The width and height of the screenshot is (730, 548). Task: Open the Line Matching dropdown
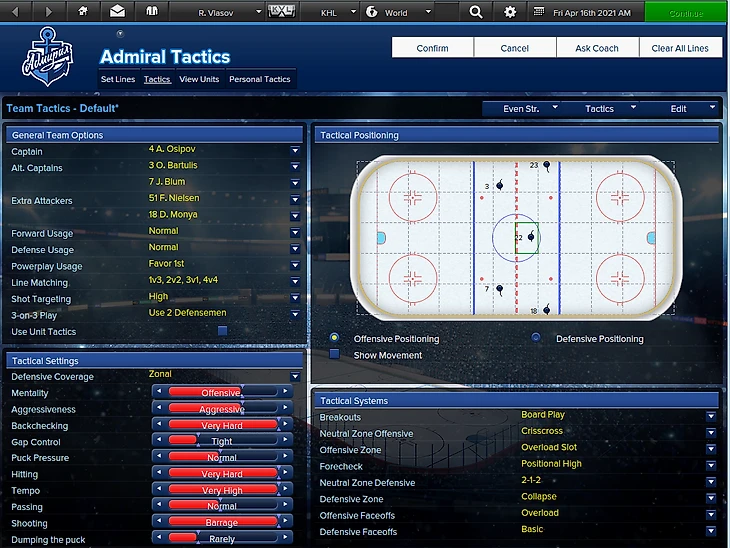tap(295, 282)
